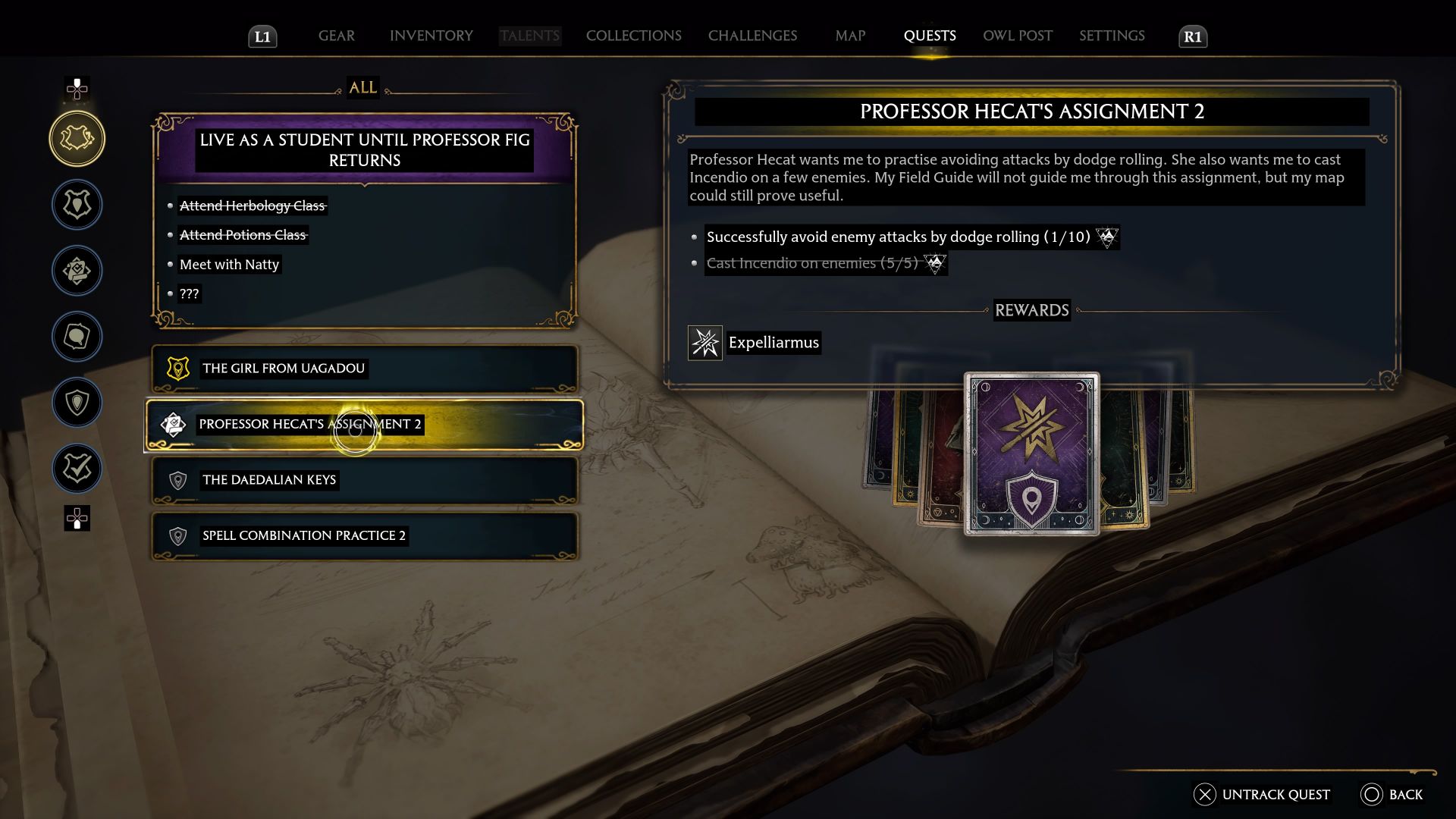The height and width of the screenshot is (819, 1456).
Task: Click the quest icon on The Girl From Uagadou
Action: (x=177, y=369)
